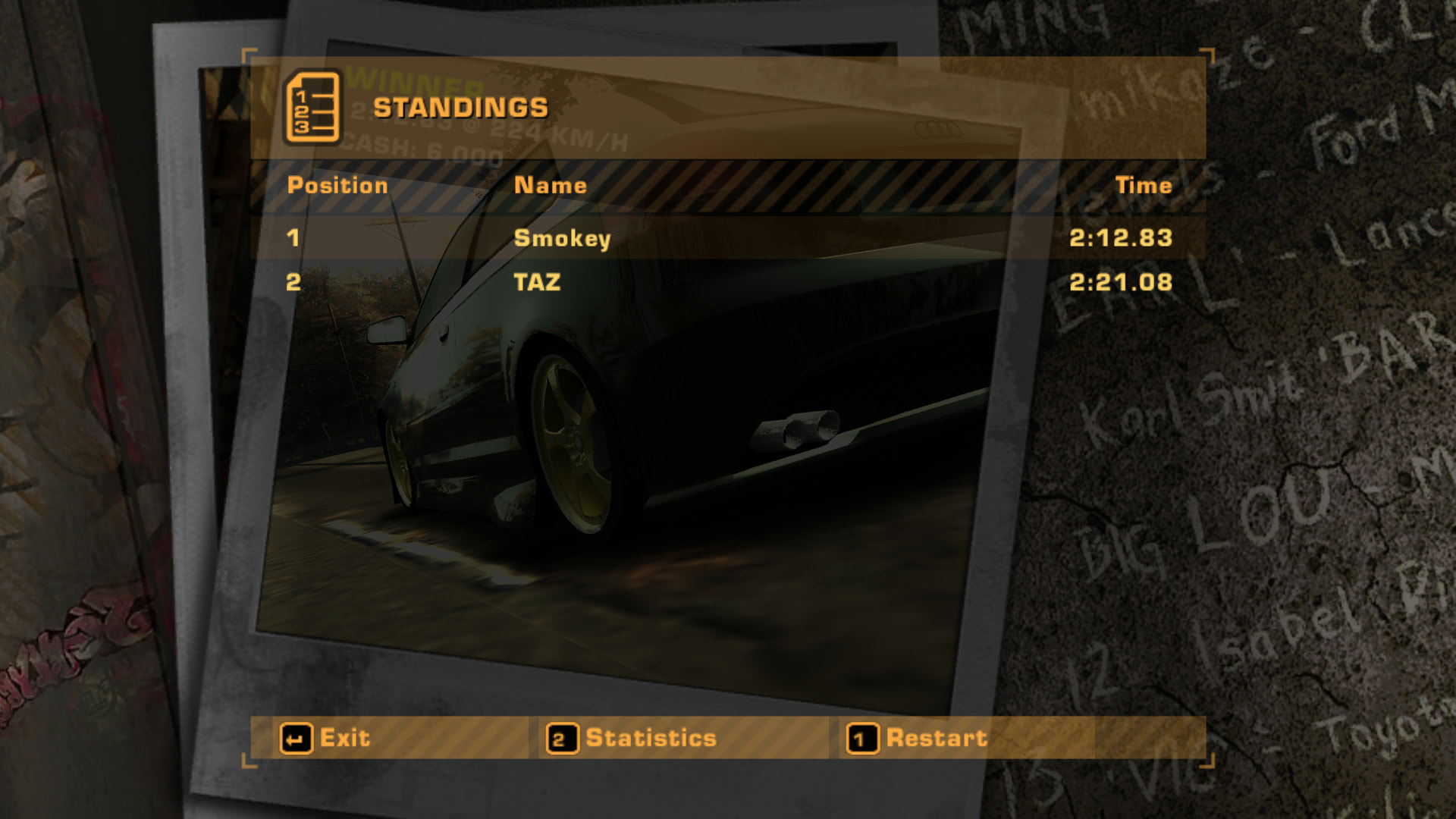Image resolution: width=1456 pixels, height=819 pixels.
Task: Restart the race
Action: (x=918, y=738)
